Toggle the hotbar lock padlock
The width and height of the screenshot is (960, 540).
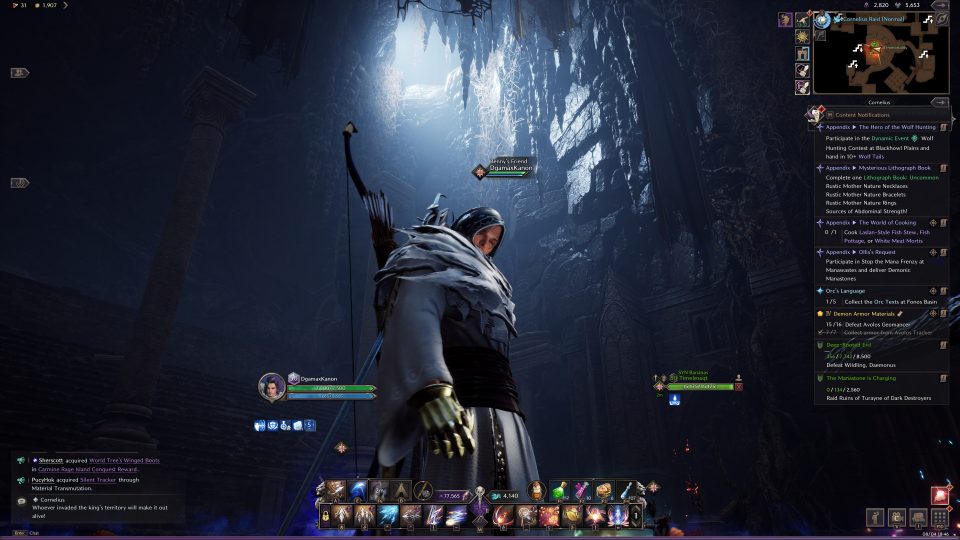[x=326, y=516]
